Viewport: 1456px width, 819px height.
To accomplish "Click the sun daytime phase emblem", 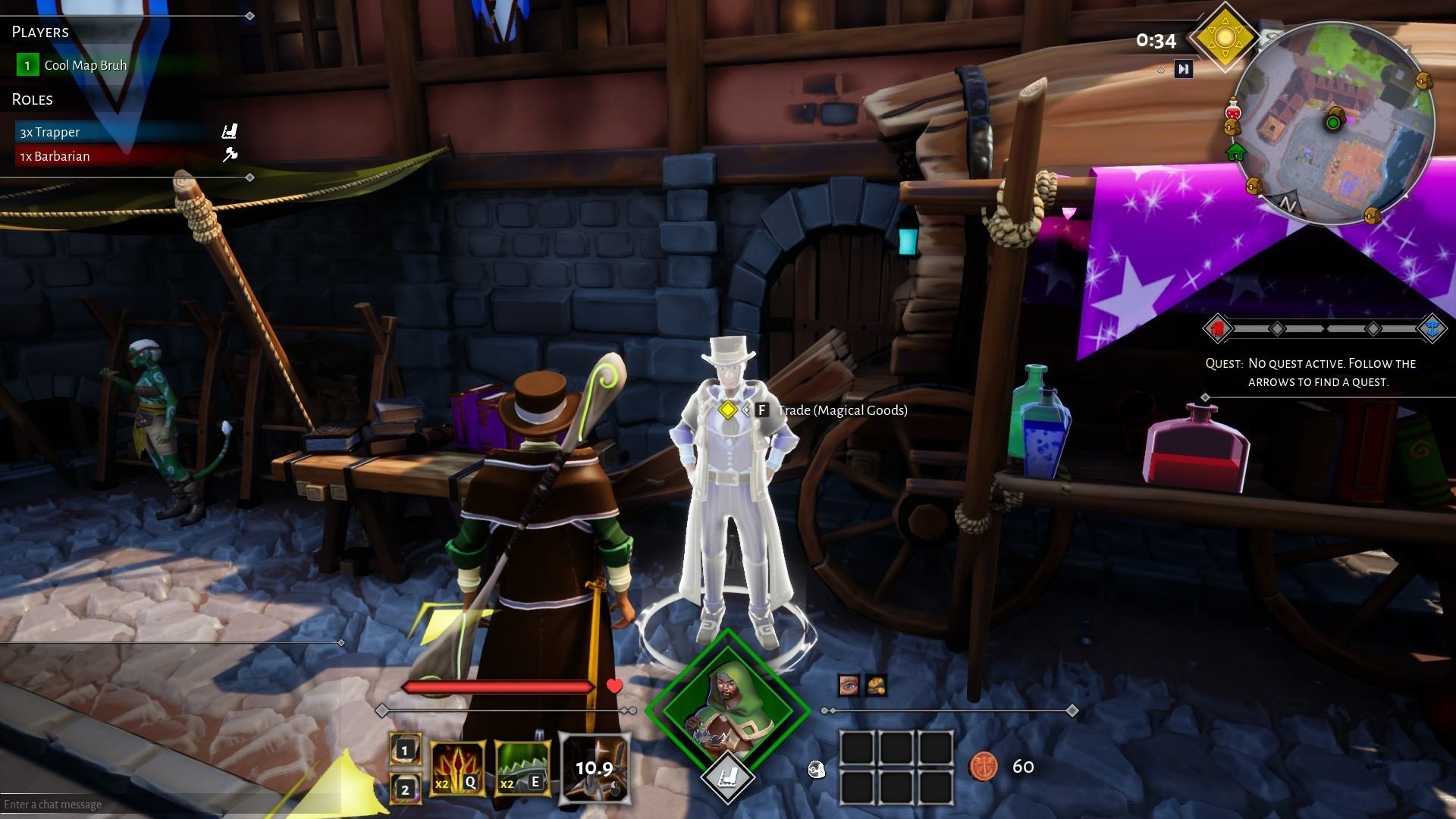I will (1224, 37).
